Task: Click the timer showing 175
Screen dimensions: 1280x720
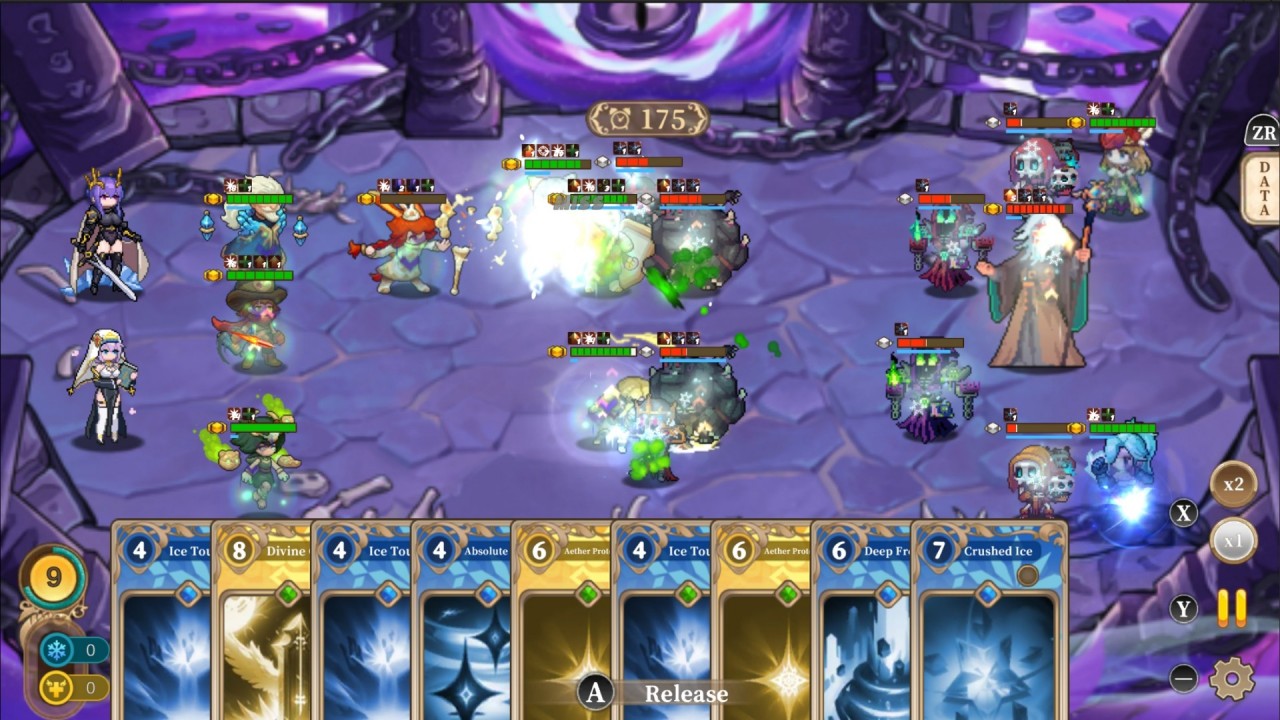Action: coord(650,118)
